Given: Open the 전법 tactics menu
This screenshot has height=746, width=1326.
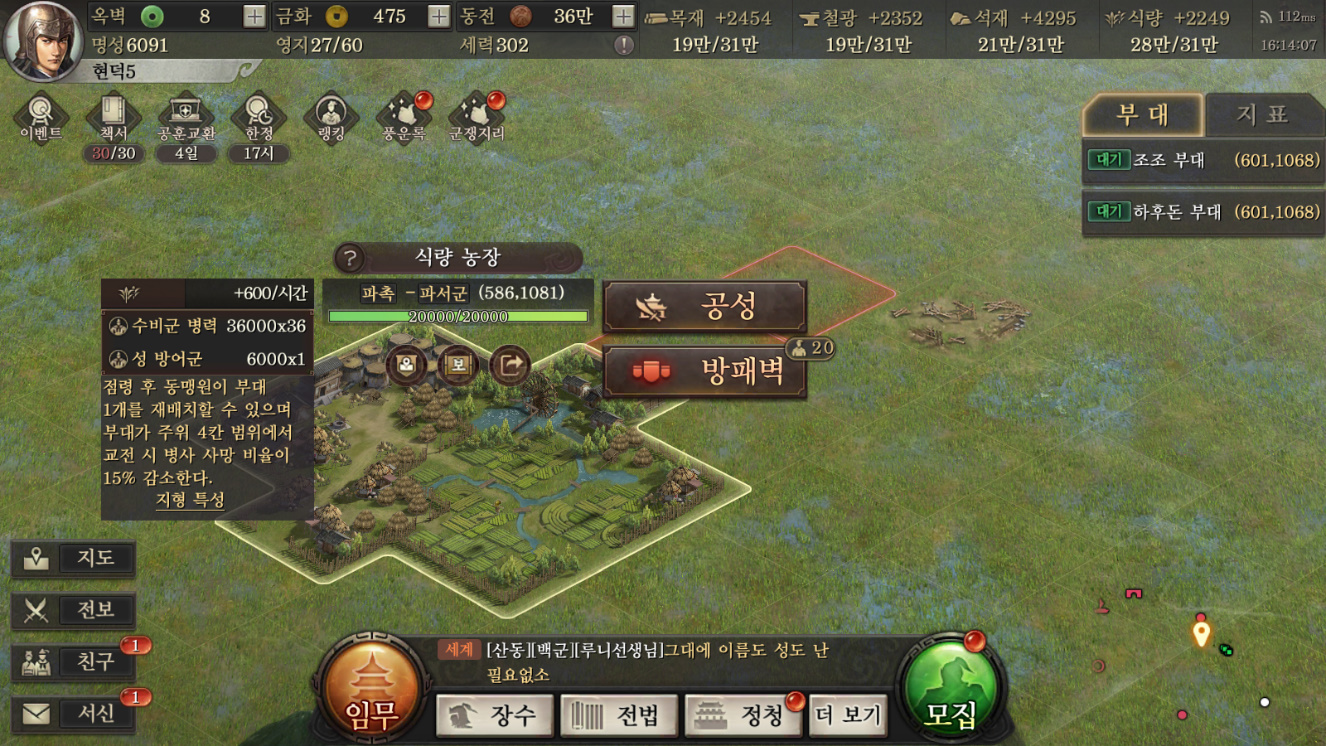Looking at the screenshot, I should [x=618, y=715].
